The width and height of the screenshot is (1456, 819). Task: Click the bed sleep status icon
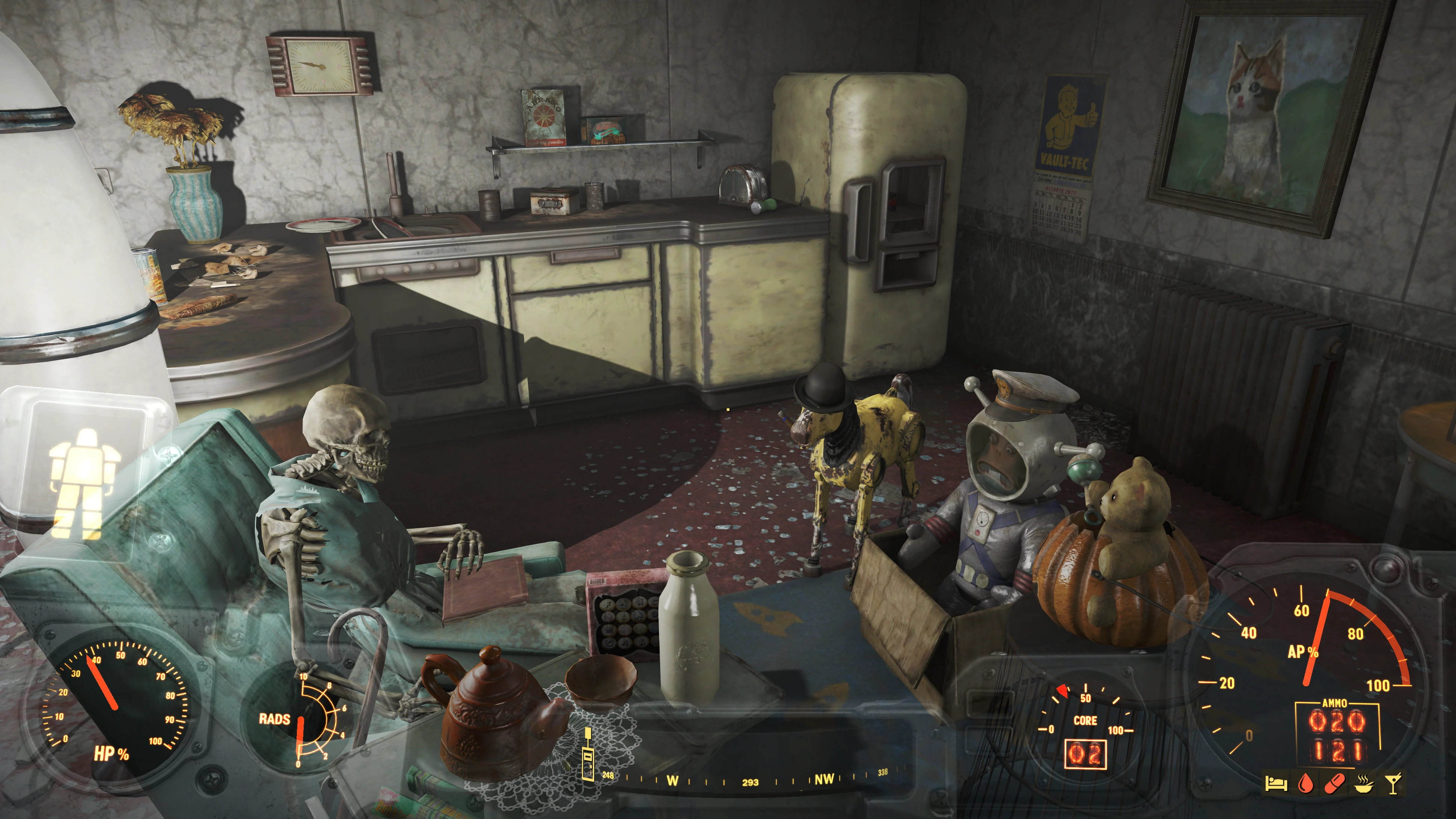pyautogui.click(x=1276, y=784)
